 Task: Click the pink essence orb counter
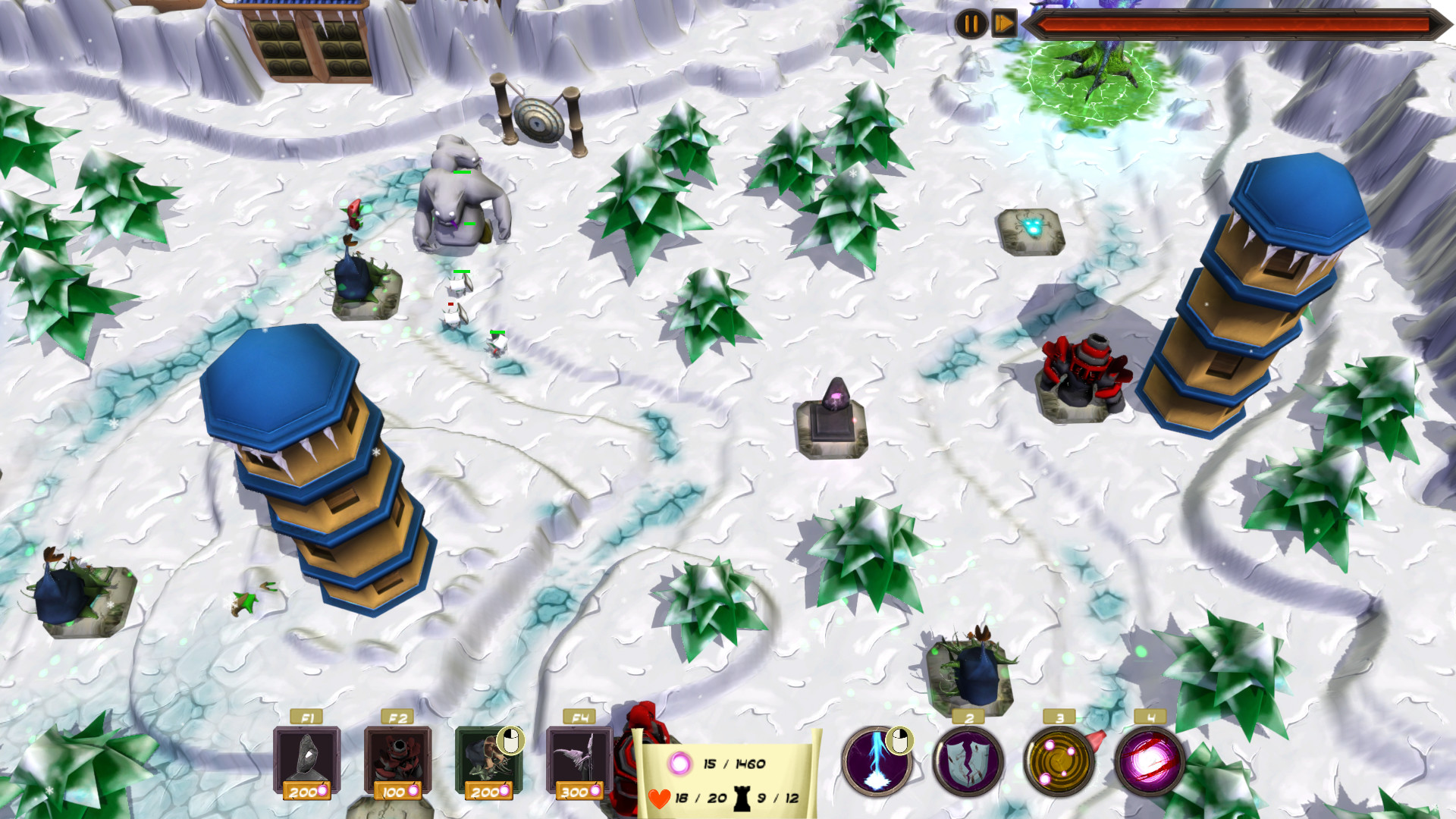[679, 765]
